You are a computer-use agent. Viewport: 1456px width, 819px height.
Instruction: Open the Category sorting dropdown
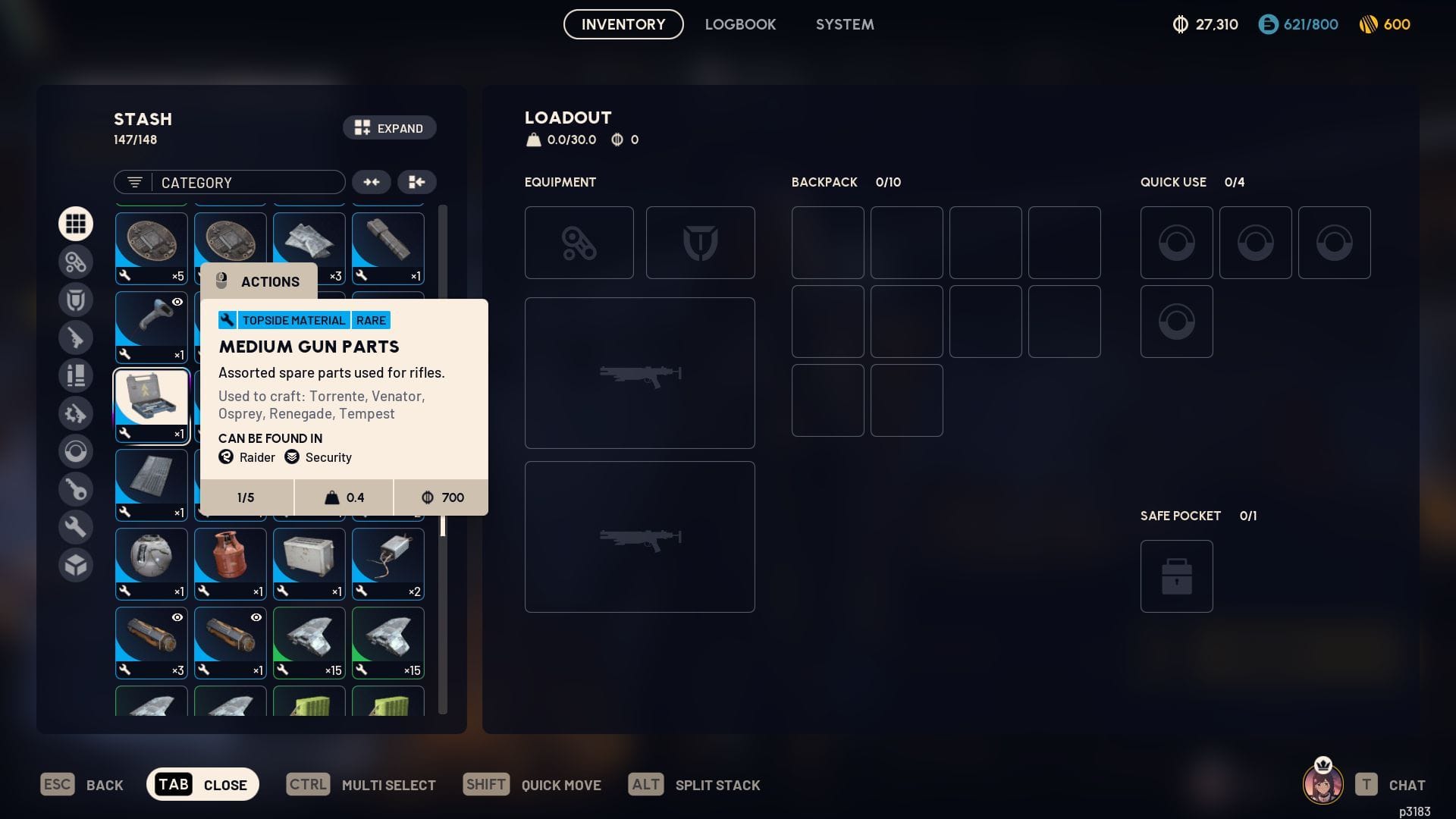coord(243,182)
